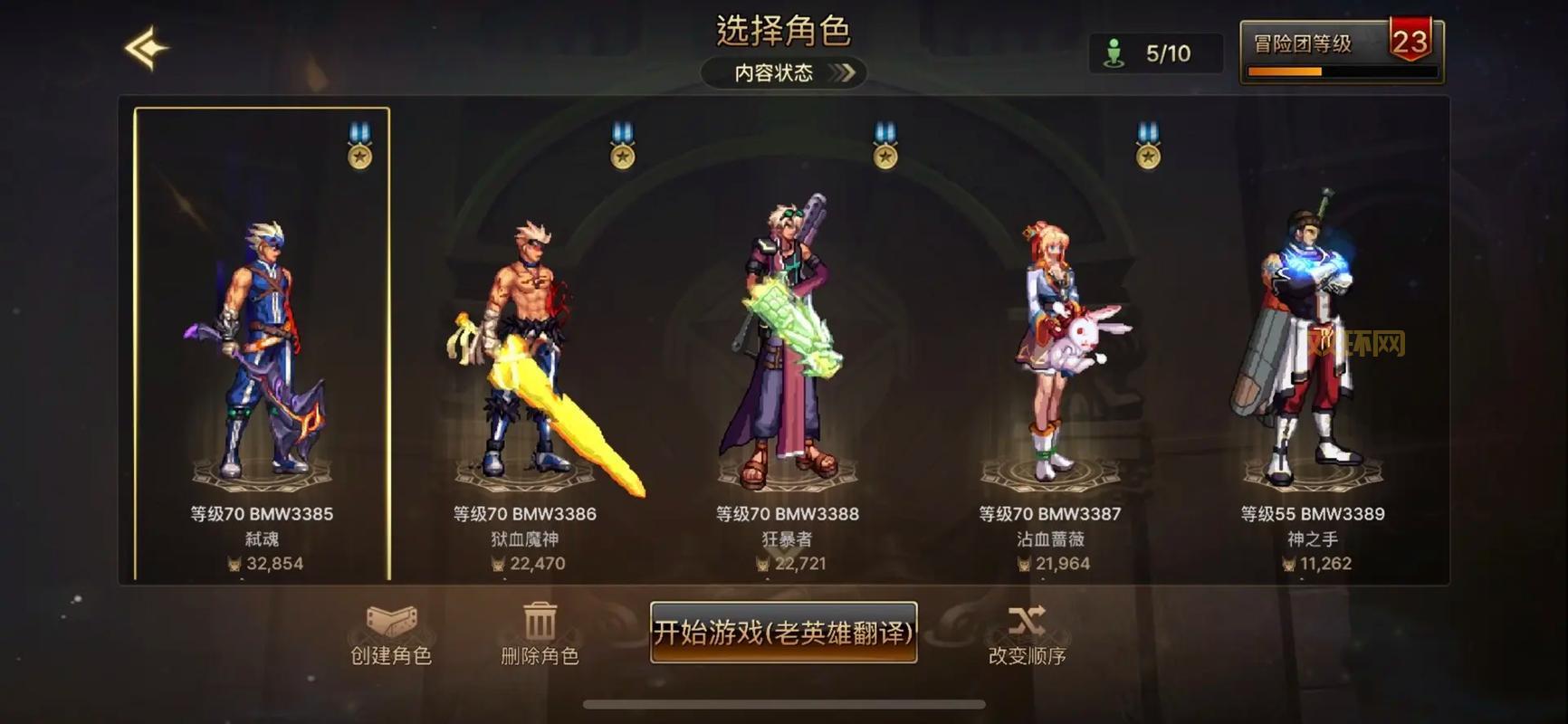Click the 内容状态 tab below the title
This screenshot has height=724, width=1568.
click(x=774, y=72)
